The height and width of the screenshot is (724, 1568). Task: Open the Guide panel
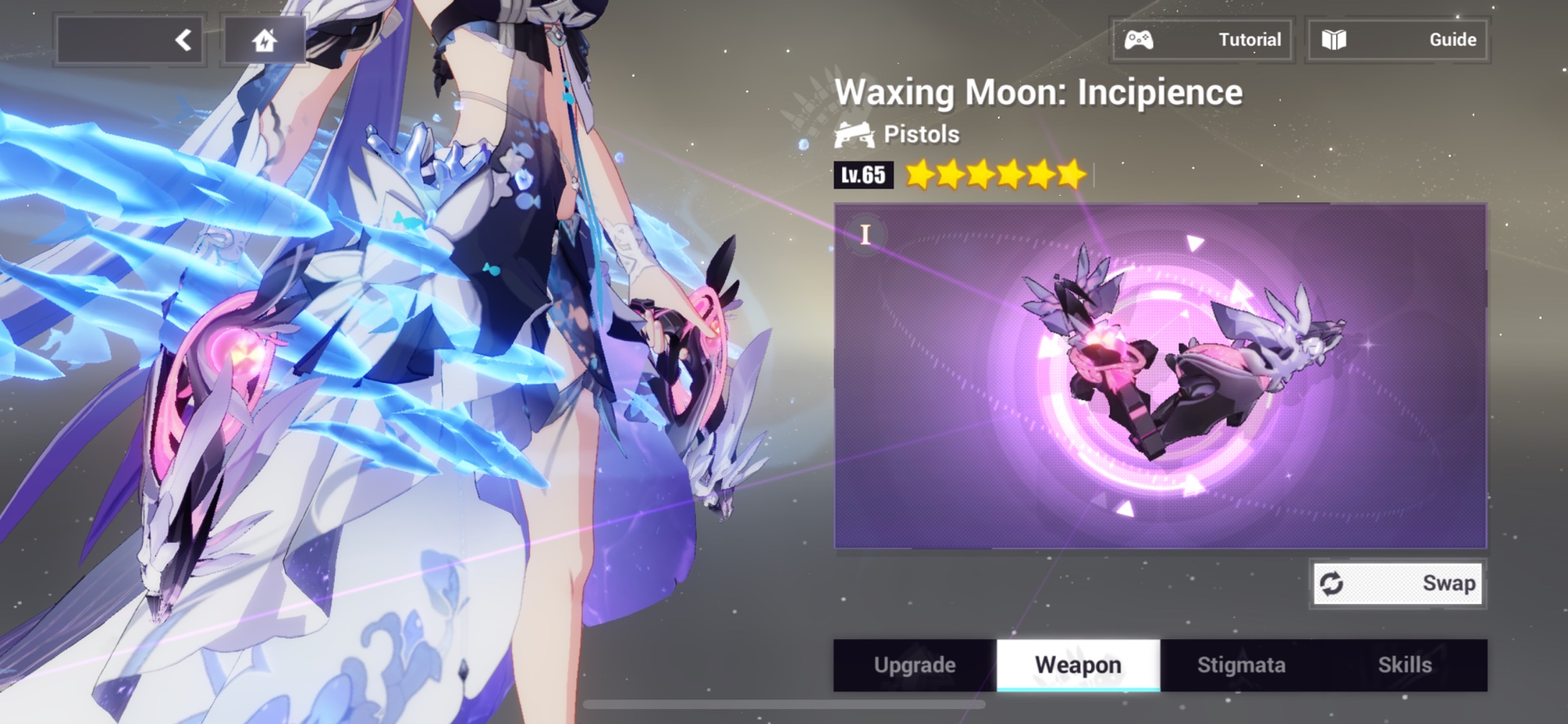click(1399, 38)
